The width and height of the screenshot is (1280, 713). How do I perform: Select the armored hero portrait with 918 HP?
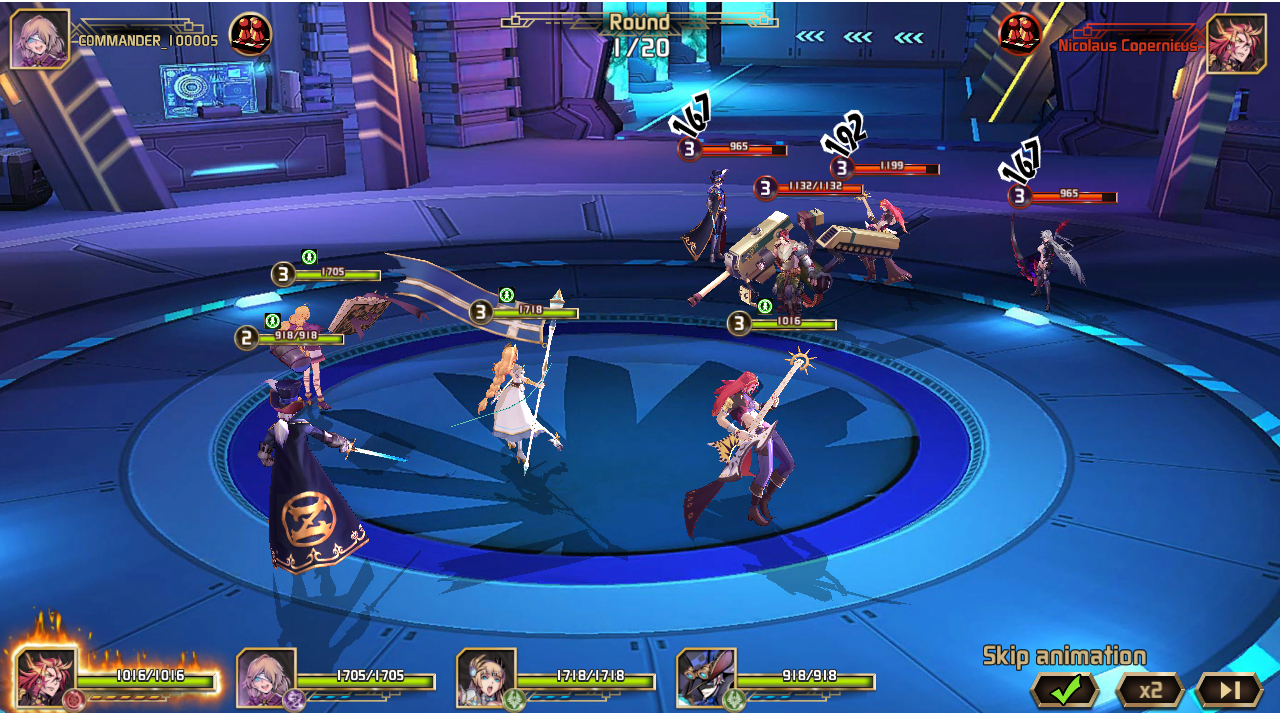click(x=706, y=677)
